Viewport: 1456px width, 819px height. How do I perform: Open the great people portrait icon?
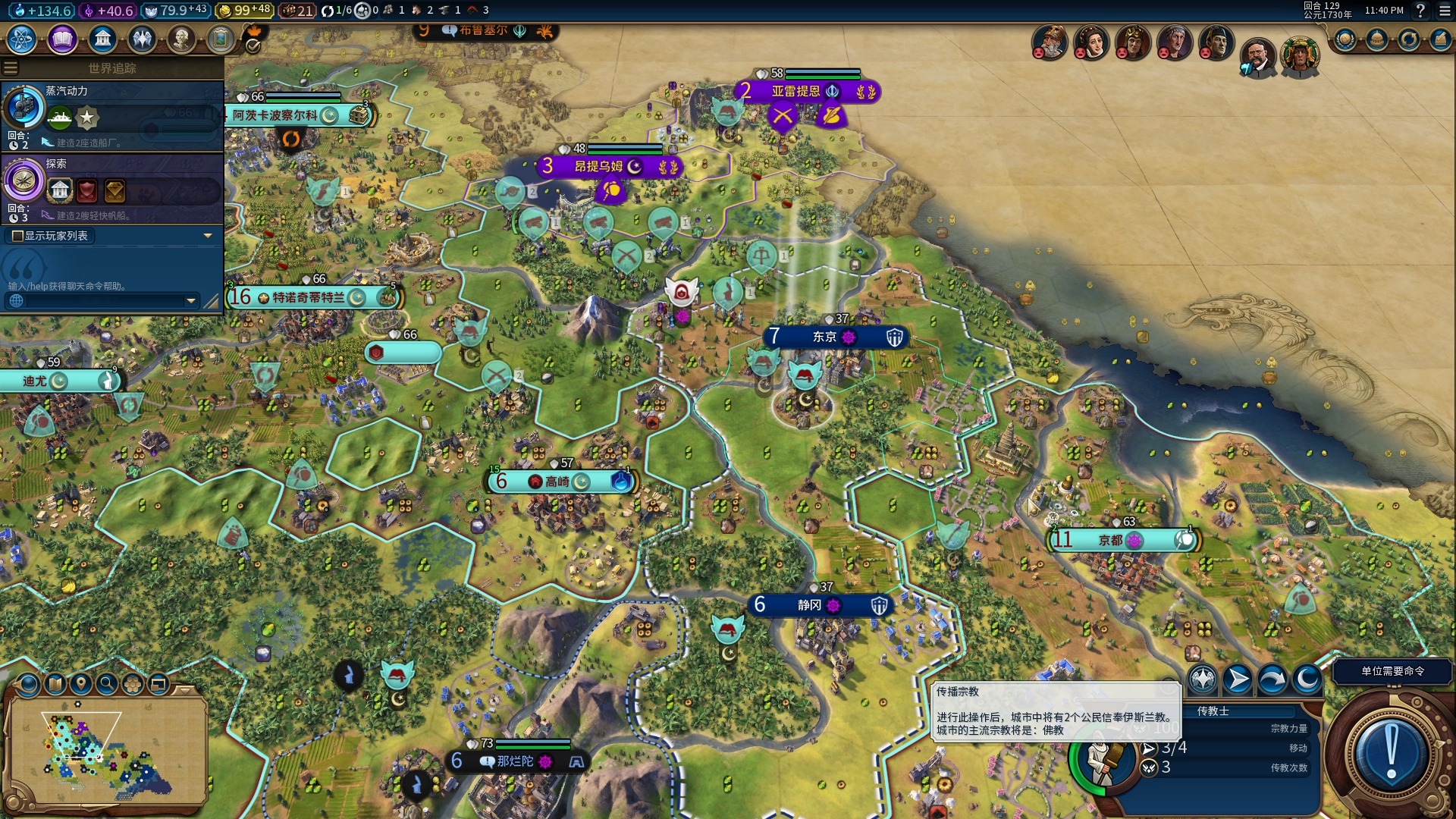[181, 39]
